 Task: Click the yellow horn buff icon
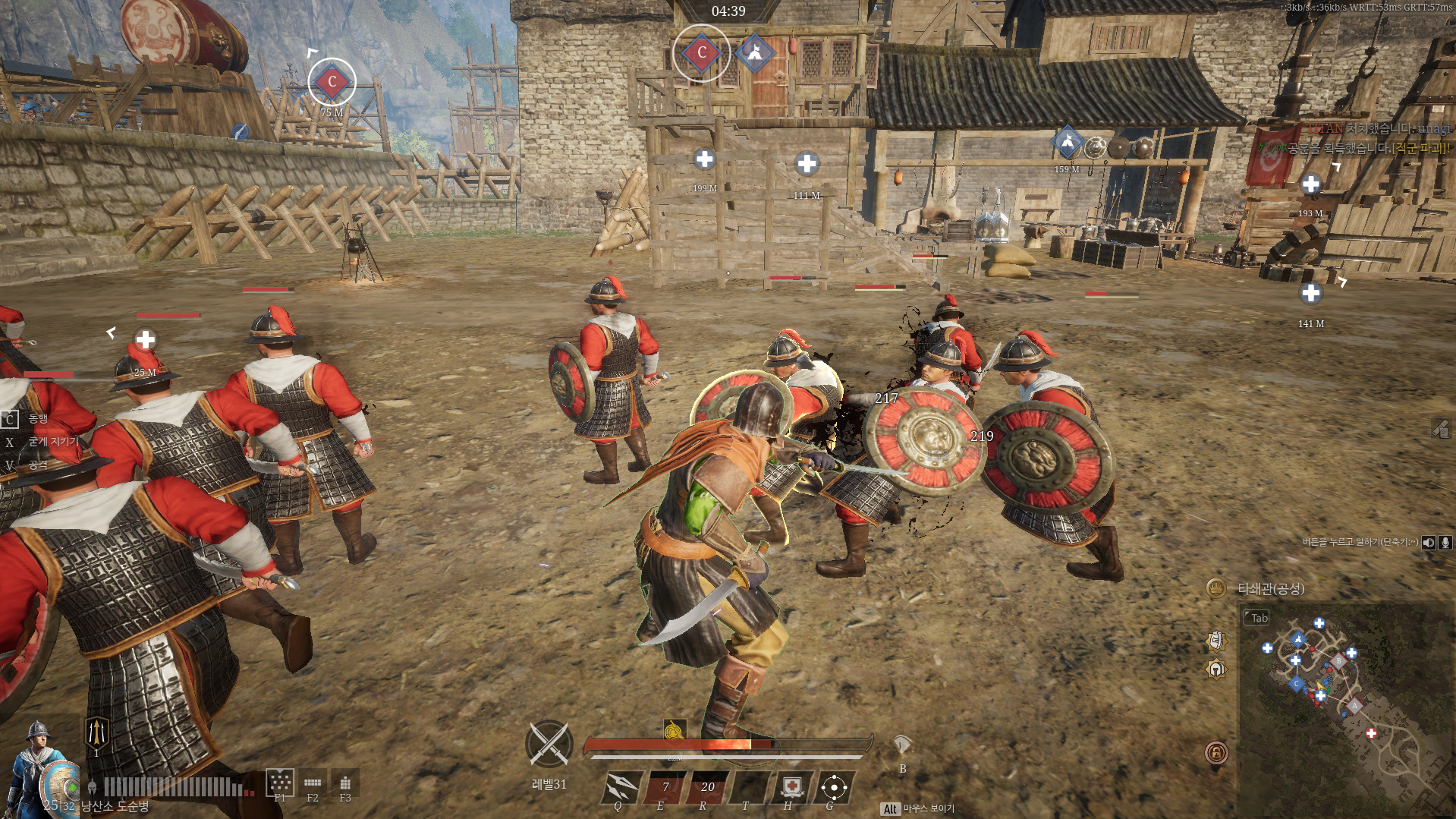point(674,730)
